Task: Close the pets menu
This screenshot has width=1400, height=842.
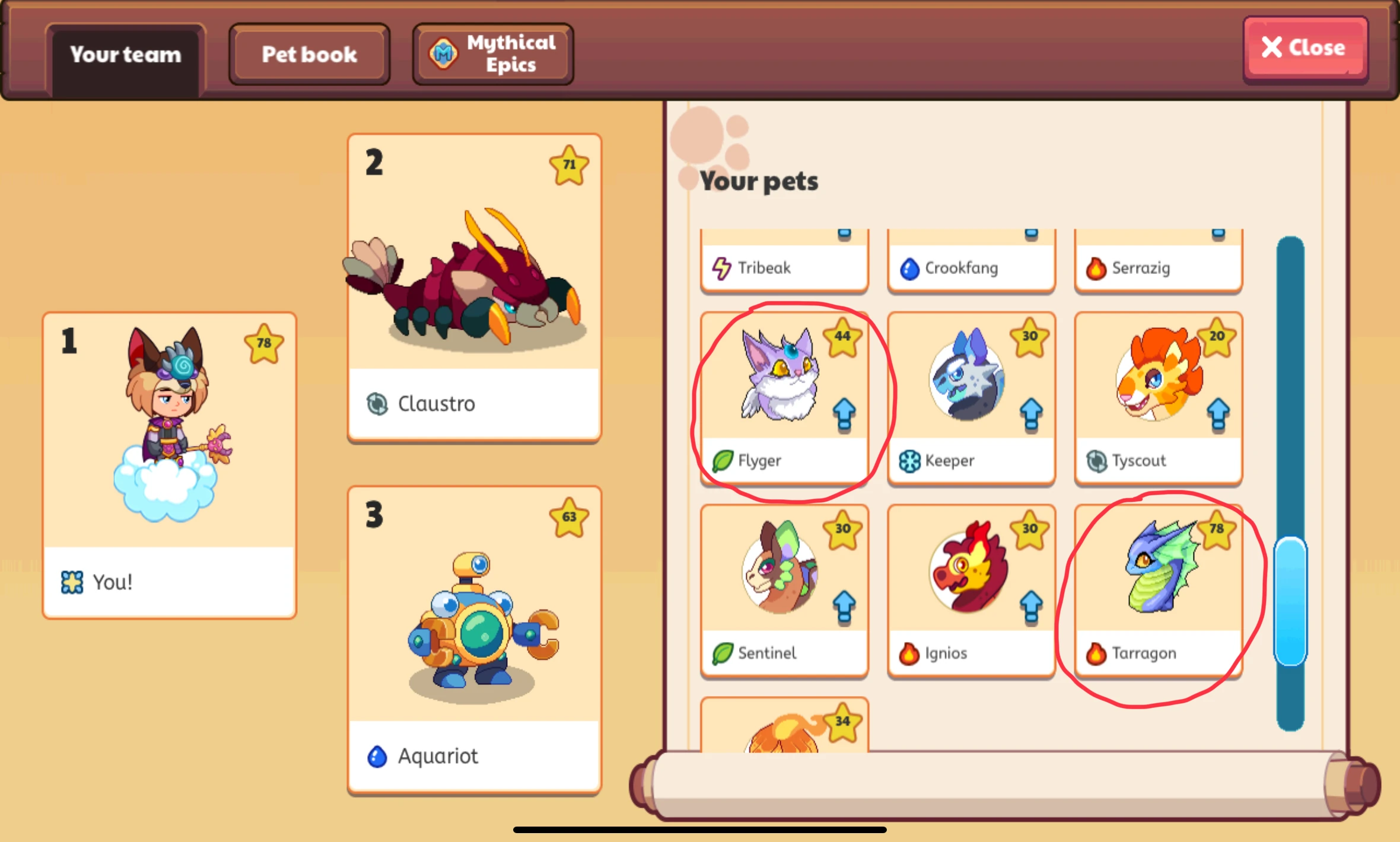Action: click(x=1304, y=47)
